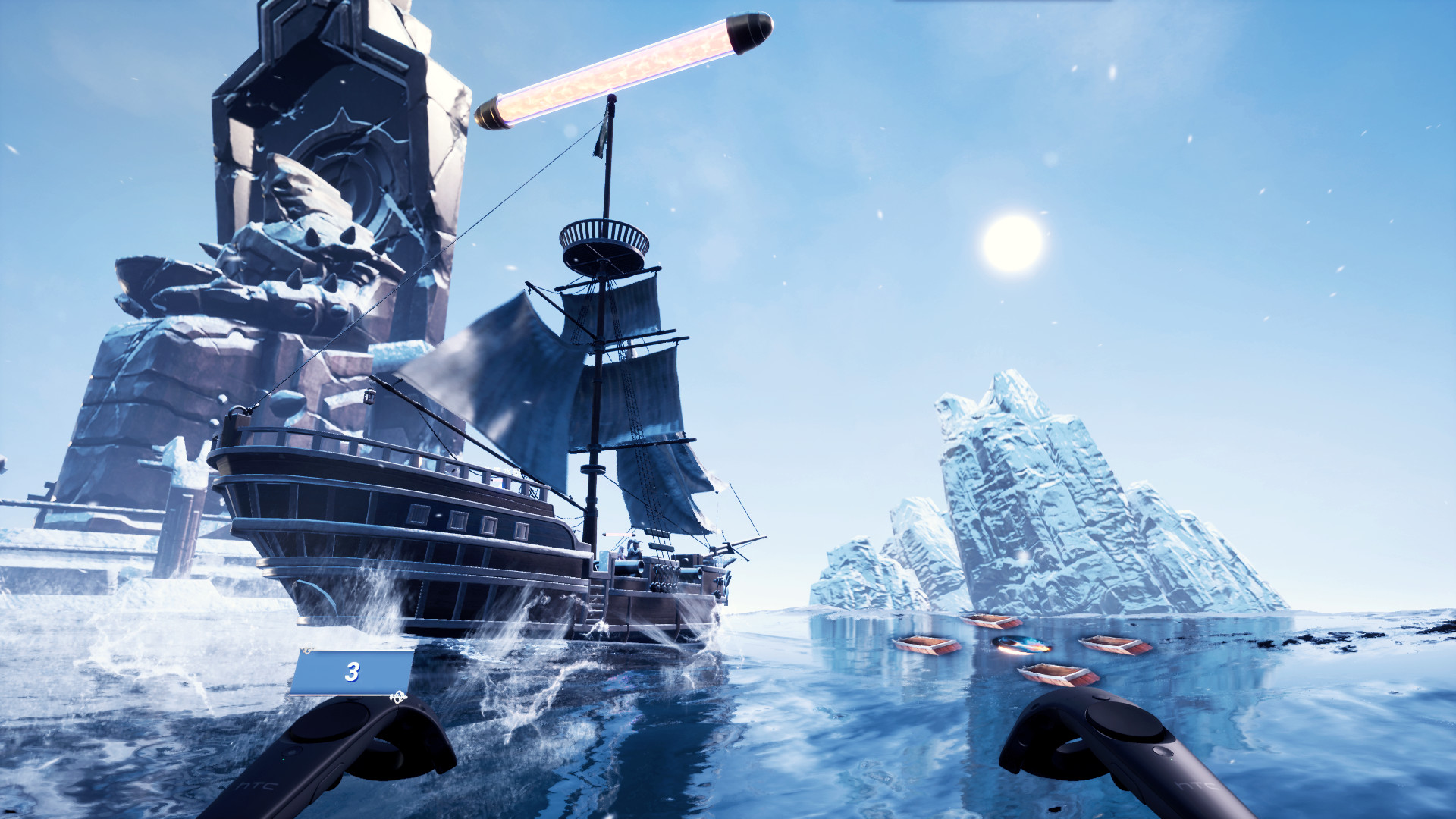The width and height of the screenshot is (1456, 819).
Task: Click the key icon on the left controller
Action: 398,697
